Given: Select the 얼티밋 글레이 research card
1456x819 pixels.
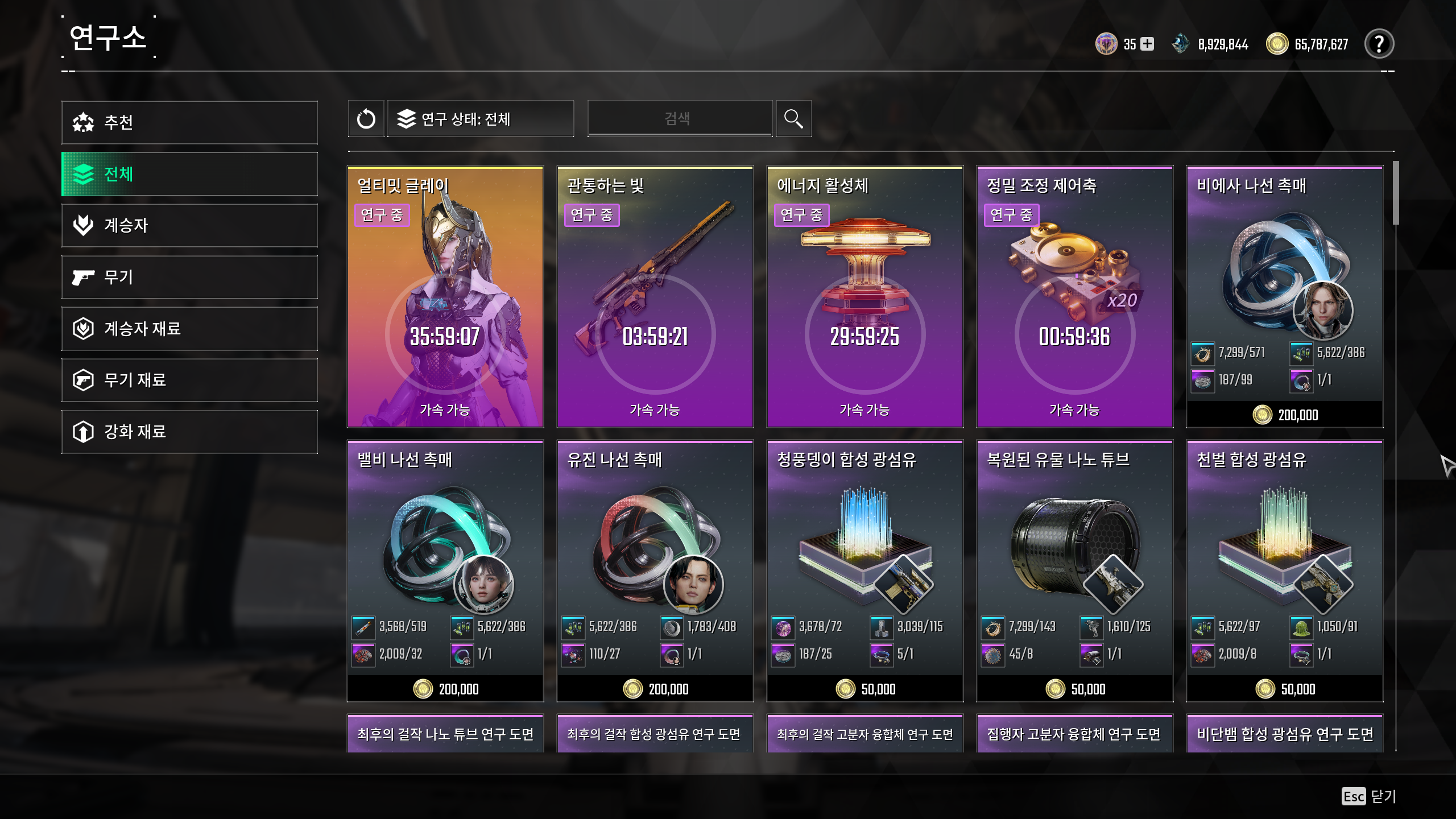Looking at the screenshot, I should tap(445, 296).
